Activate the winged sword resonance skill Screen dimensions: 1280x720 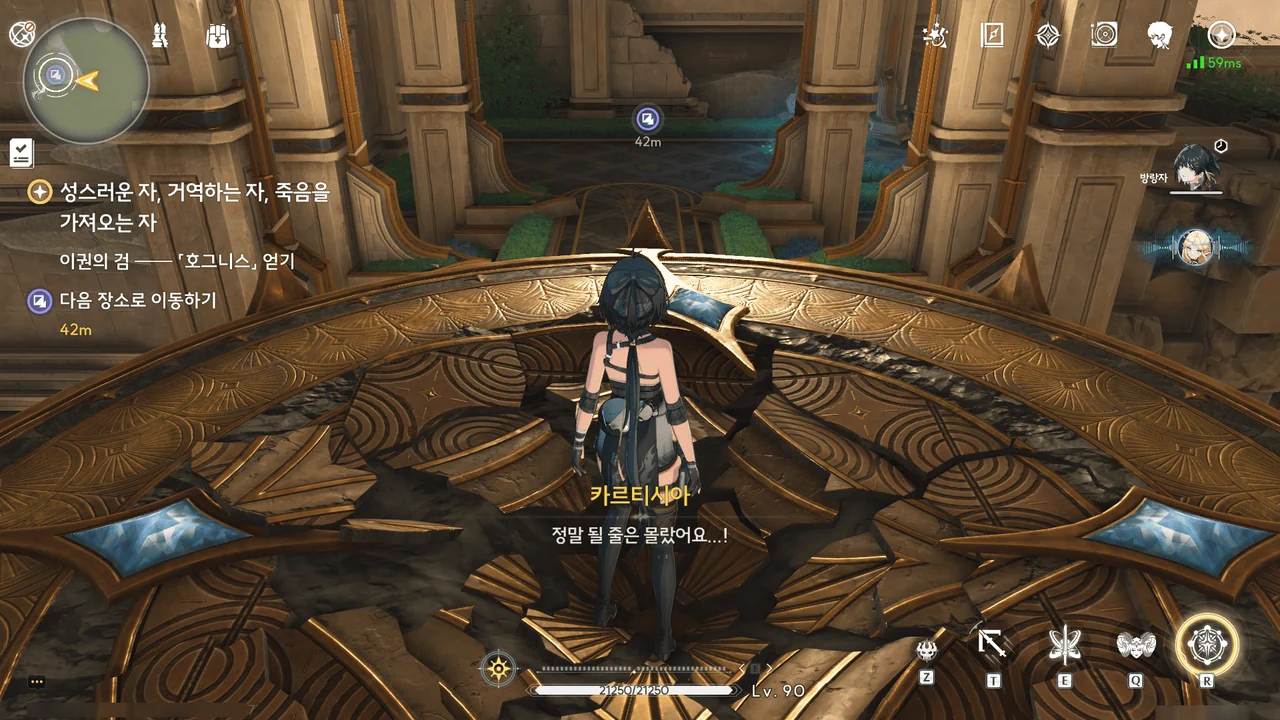click(1064, 646)
